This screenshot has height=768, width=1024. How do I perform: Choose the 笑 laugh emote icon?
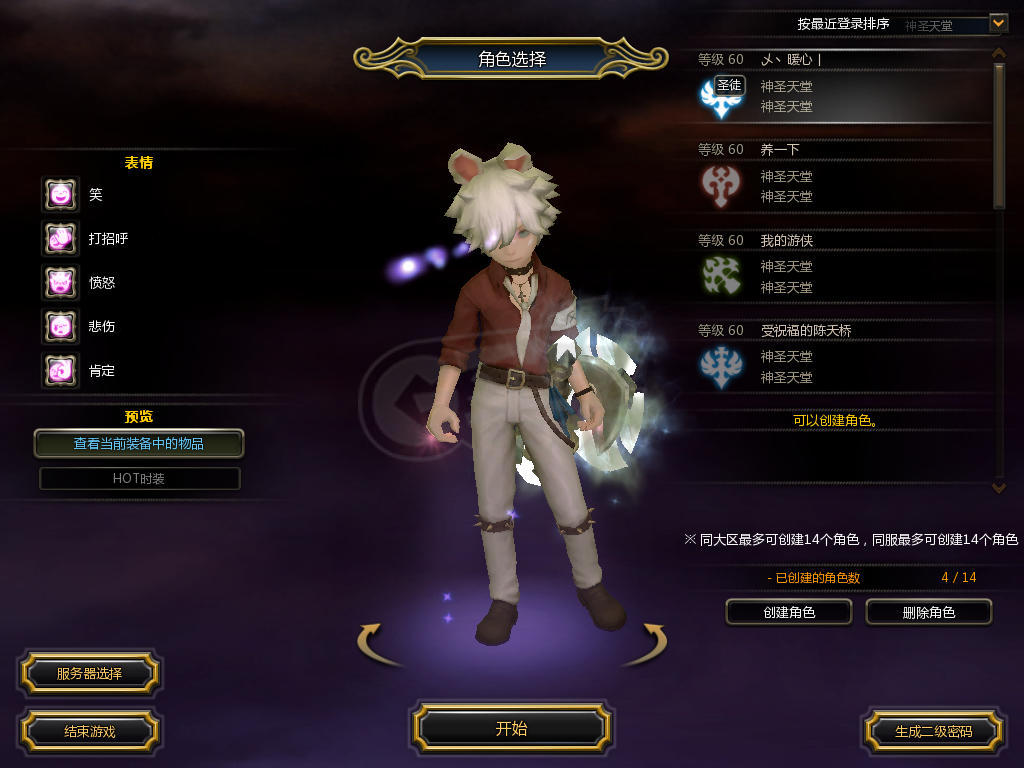click(60, 194)
